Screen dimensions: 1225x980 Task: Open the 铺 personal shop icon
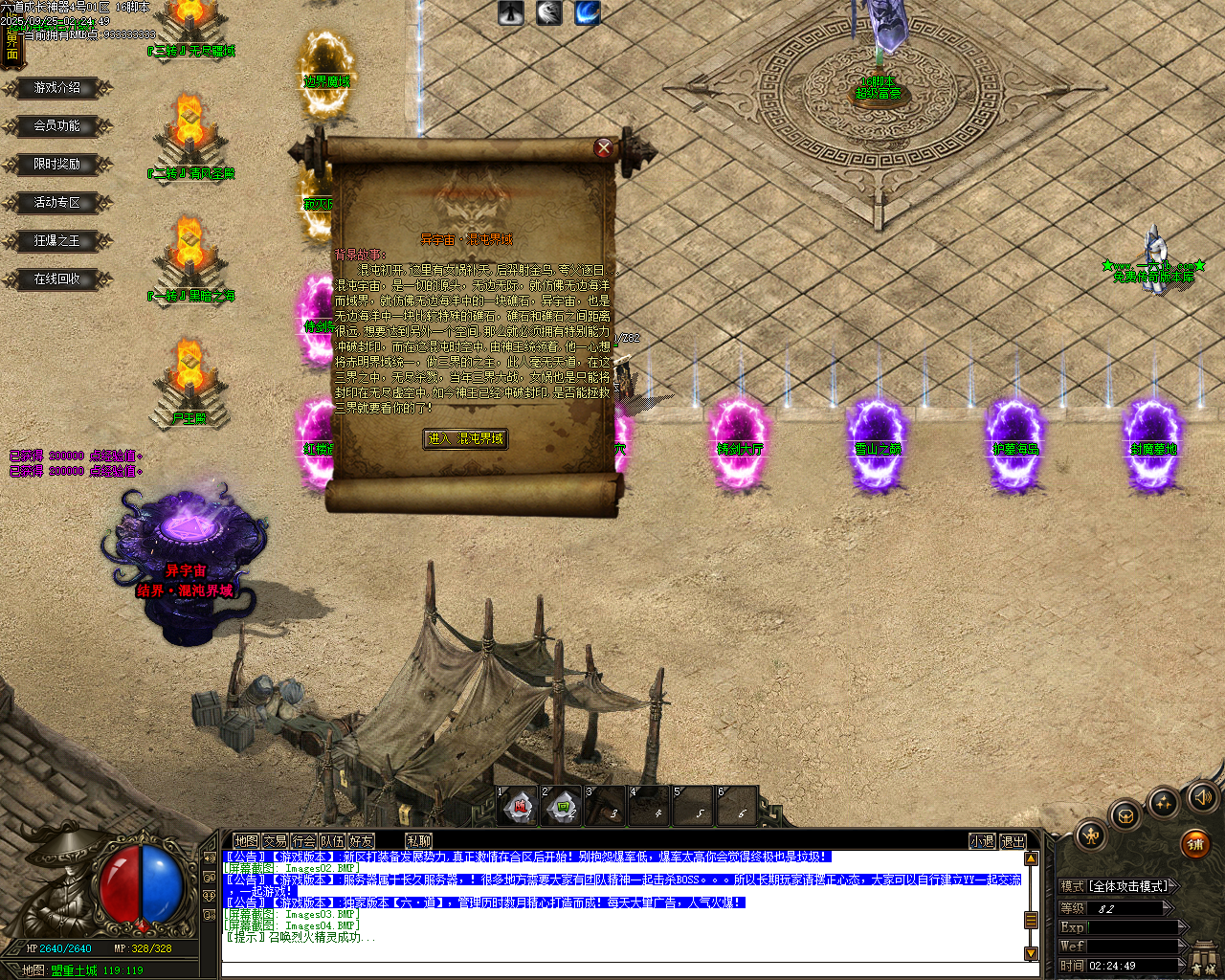pyautogui.click(x=1195, y=845)
